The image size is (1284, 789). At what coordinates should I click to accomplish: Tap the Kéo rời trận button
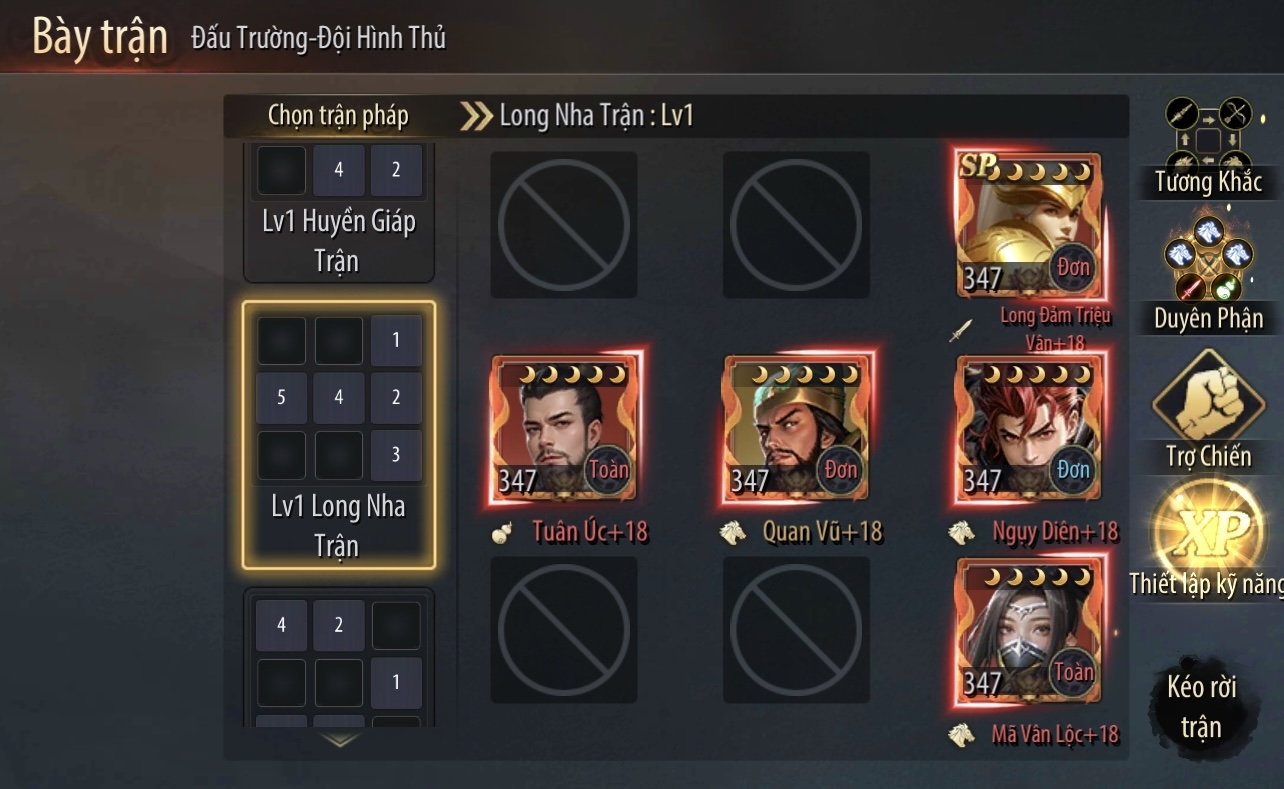point(1201,705)
